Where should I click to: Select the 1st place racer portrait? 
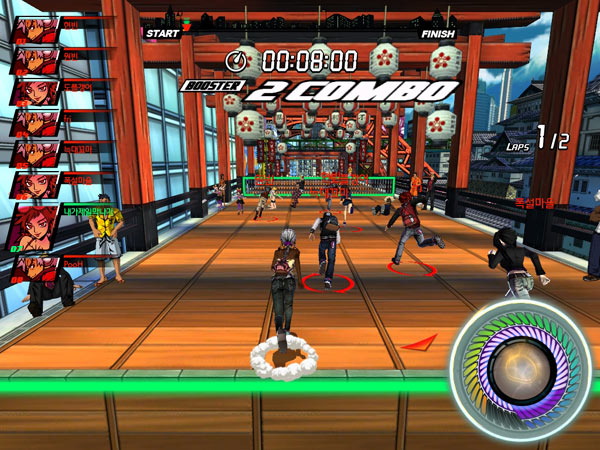point(36,27)
